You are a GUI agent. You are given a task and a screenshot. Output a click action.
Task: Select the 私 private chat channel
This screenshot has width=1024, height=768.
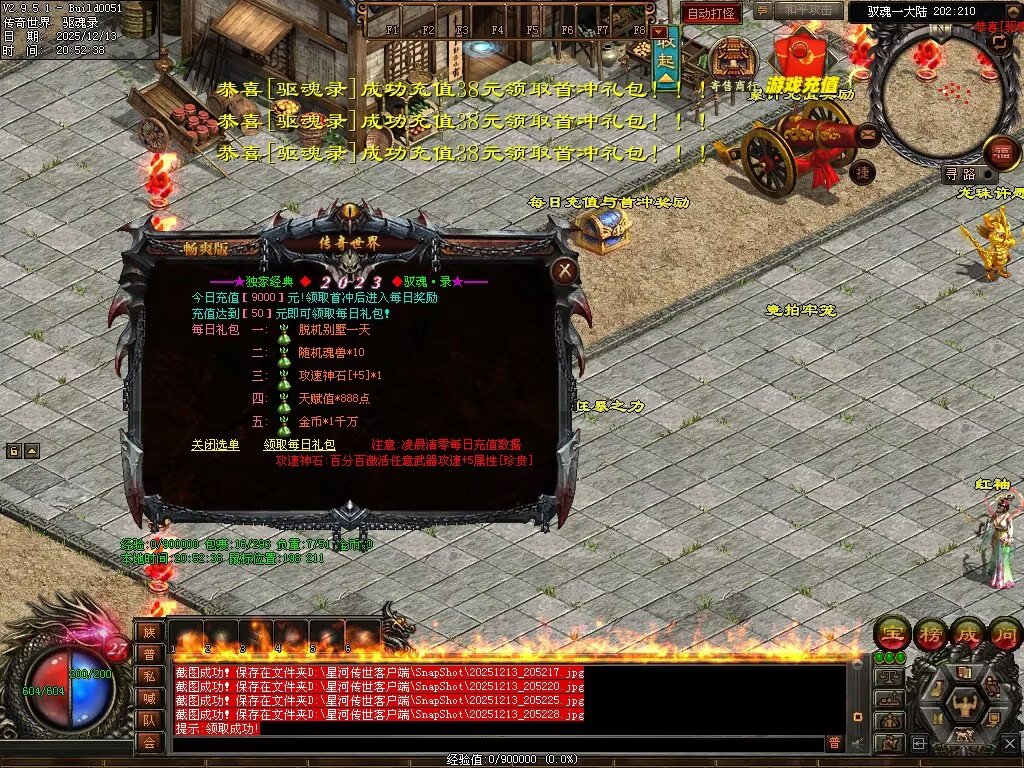click(x=149, y=676)
